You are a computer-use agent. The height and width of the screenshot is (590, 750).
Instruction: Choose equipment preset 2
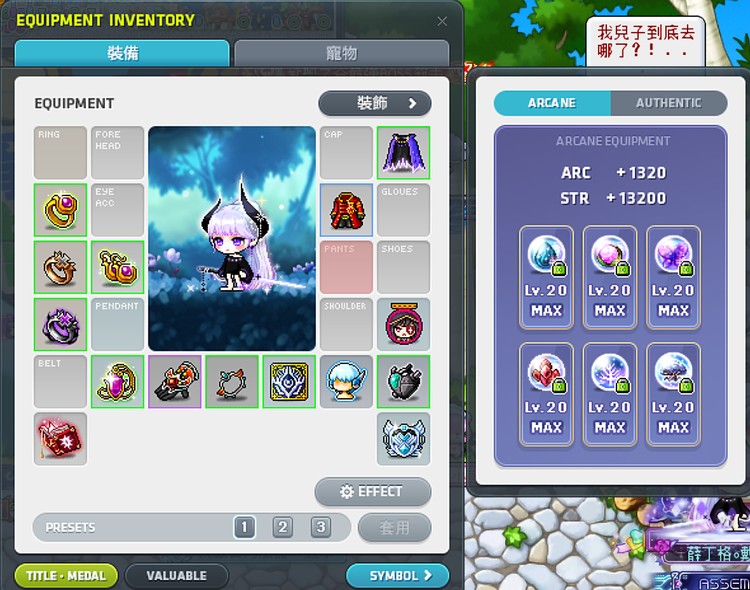[283, 527]
